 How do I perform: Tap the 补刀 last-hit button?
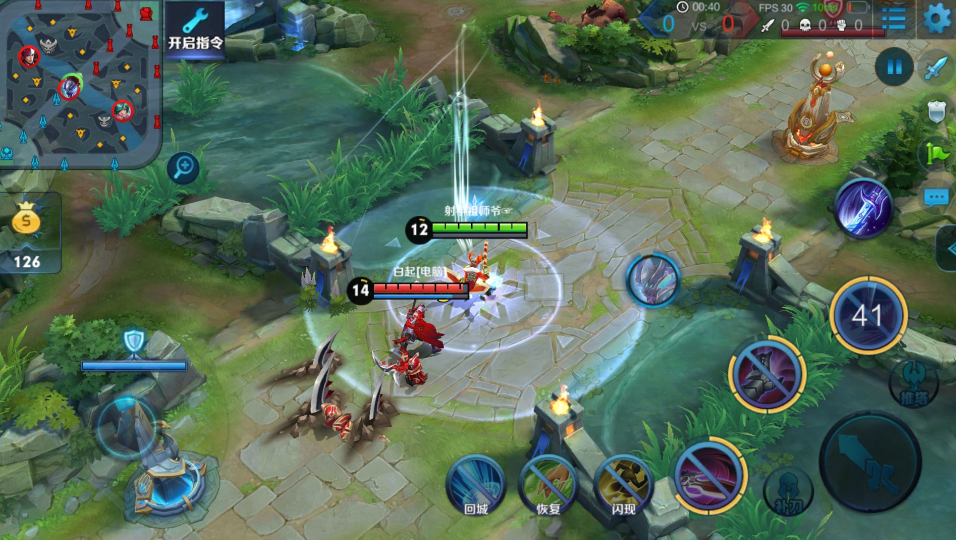(787, 491)
